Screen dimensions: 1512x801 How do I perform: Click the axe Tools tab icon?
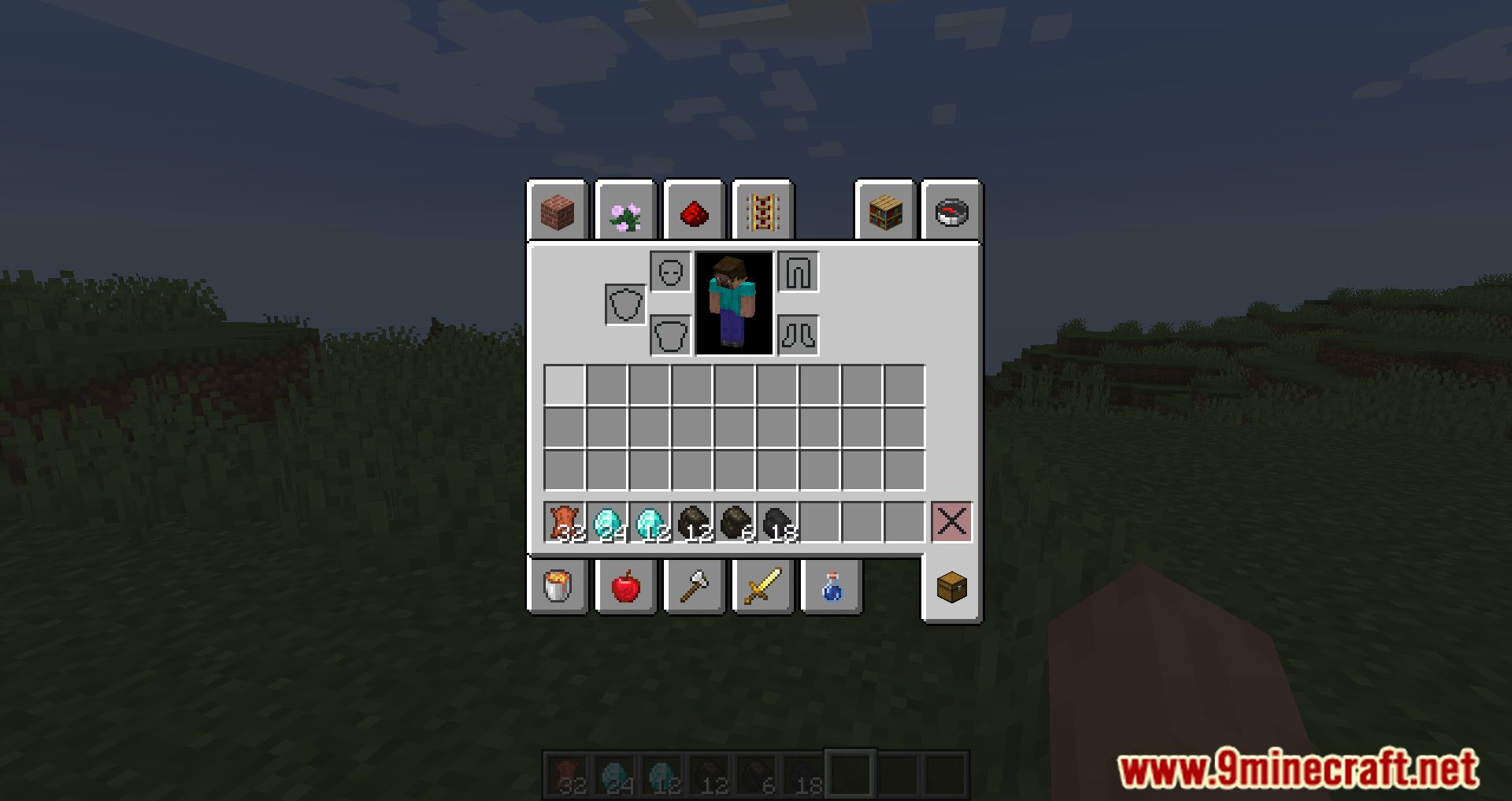coord(693,587)
